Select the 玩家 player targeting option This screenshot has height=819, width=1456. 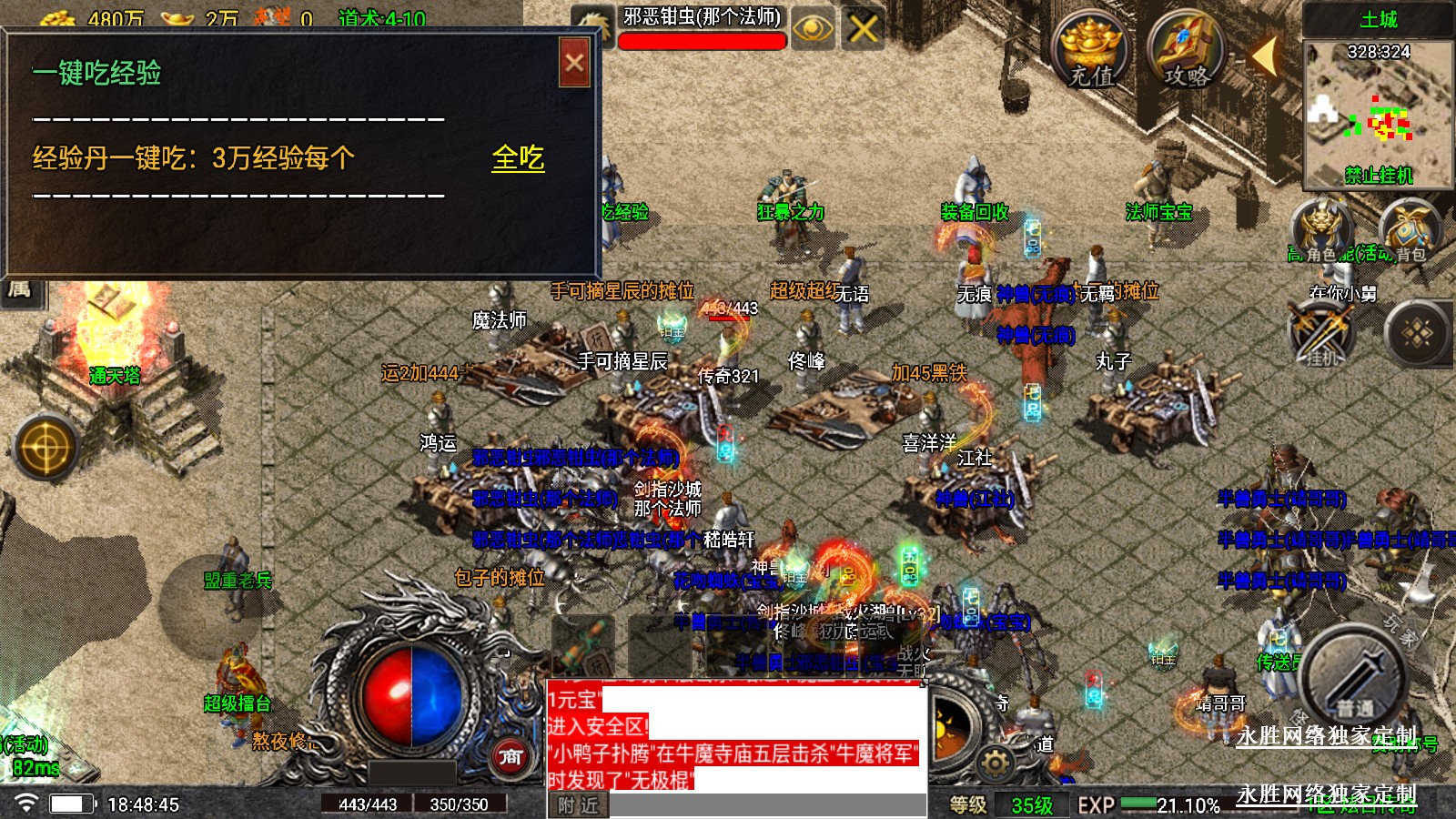click(x=1401, y=632)
